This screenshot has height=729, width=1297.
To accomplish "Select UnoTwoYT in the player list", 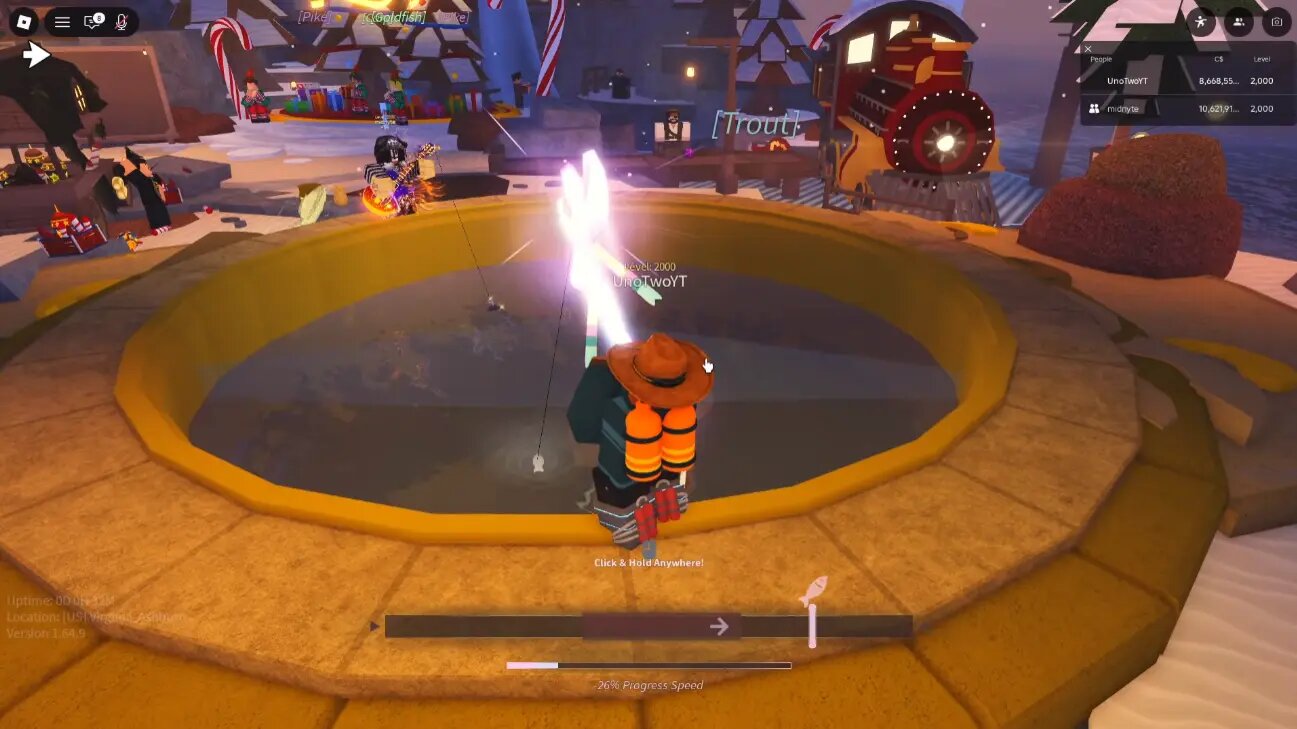I will (x=1127, y=81).
